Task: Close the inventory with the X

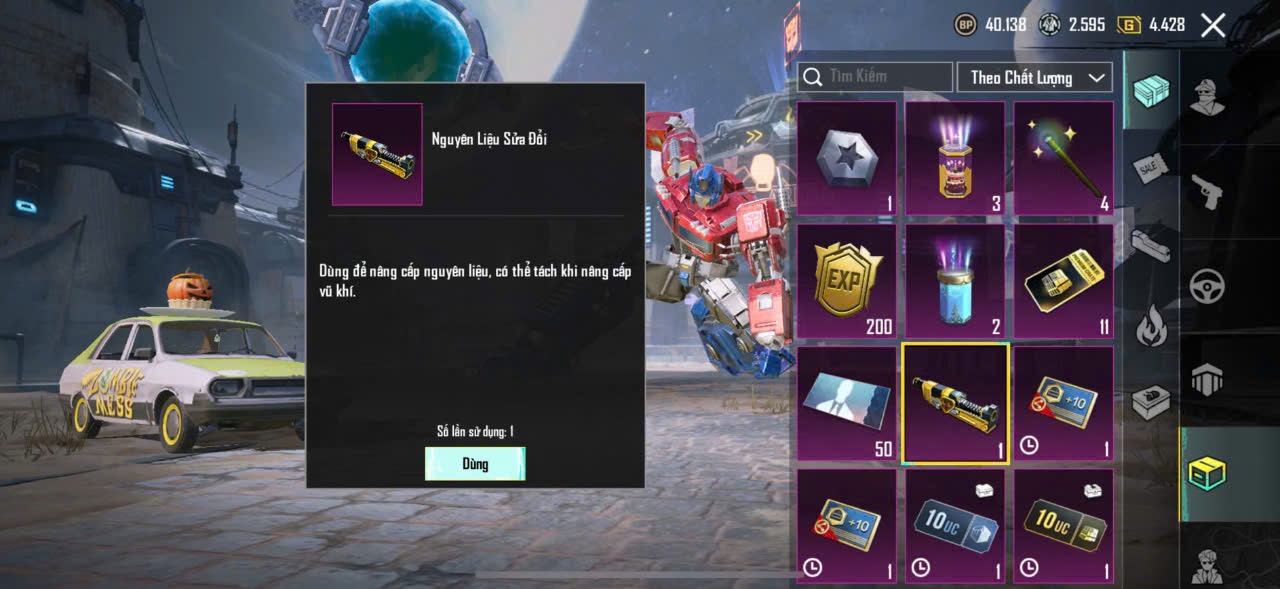Action: [1212, 25]
